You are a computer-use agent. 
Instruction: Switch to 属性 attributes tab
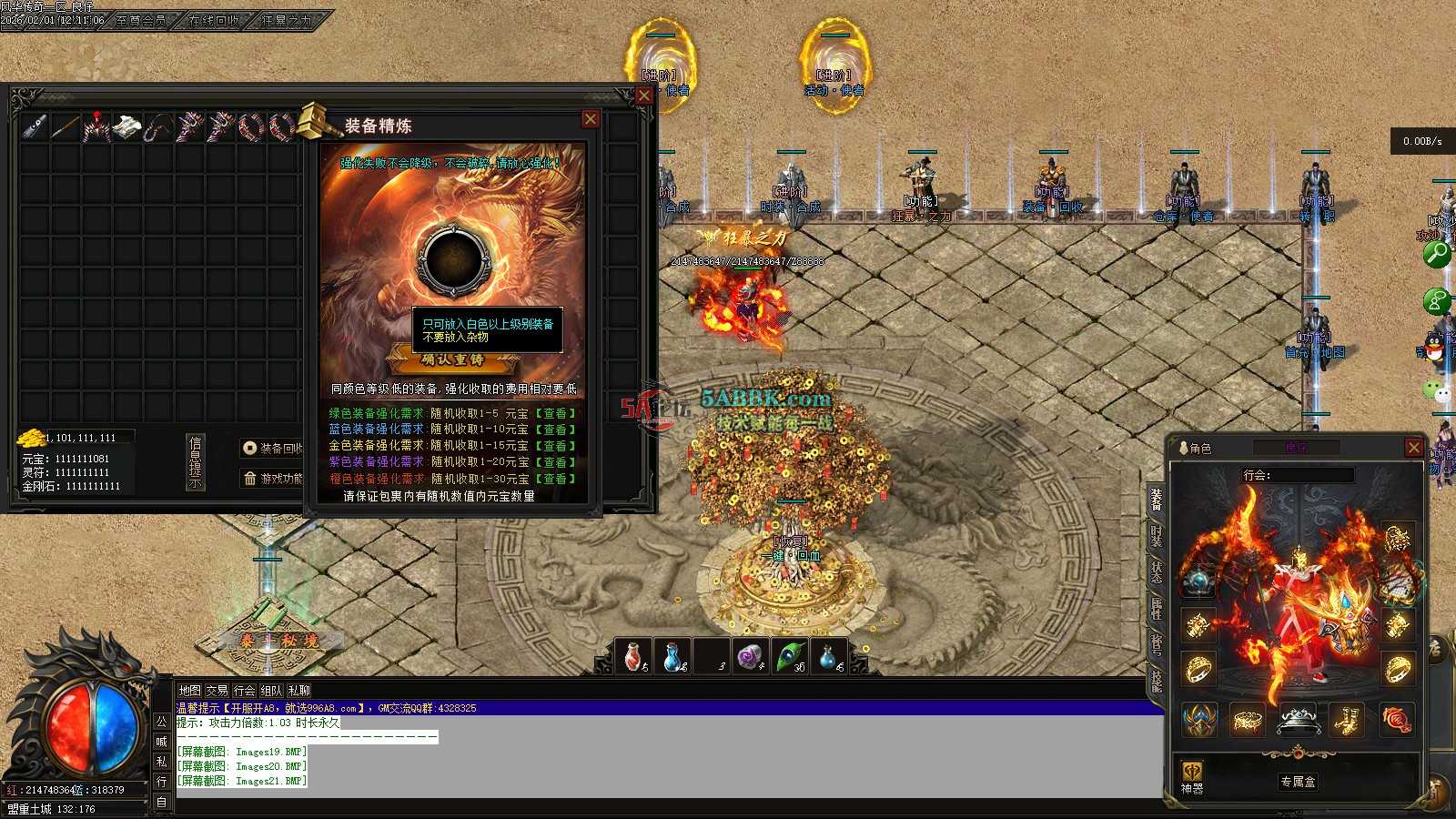[1156, 608]
